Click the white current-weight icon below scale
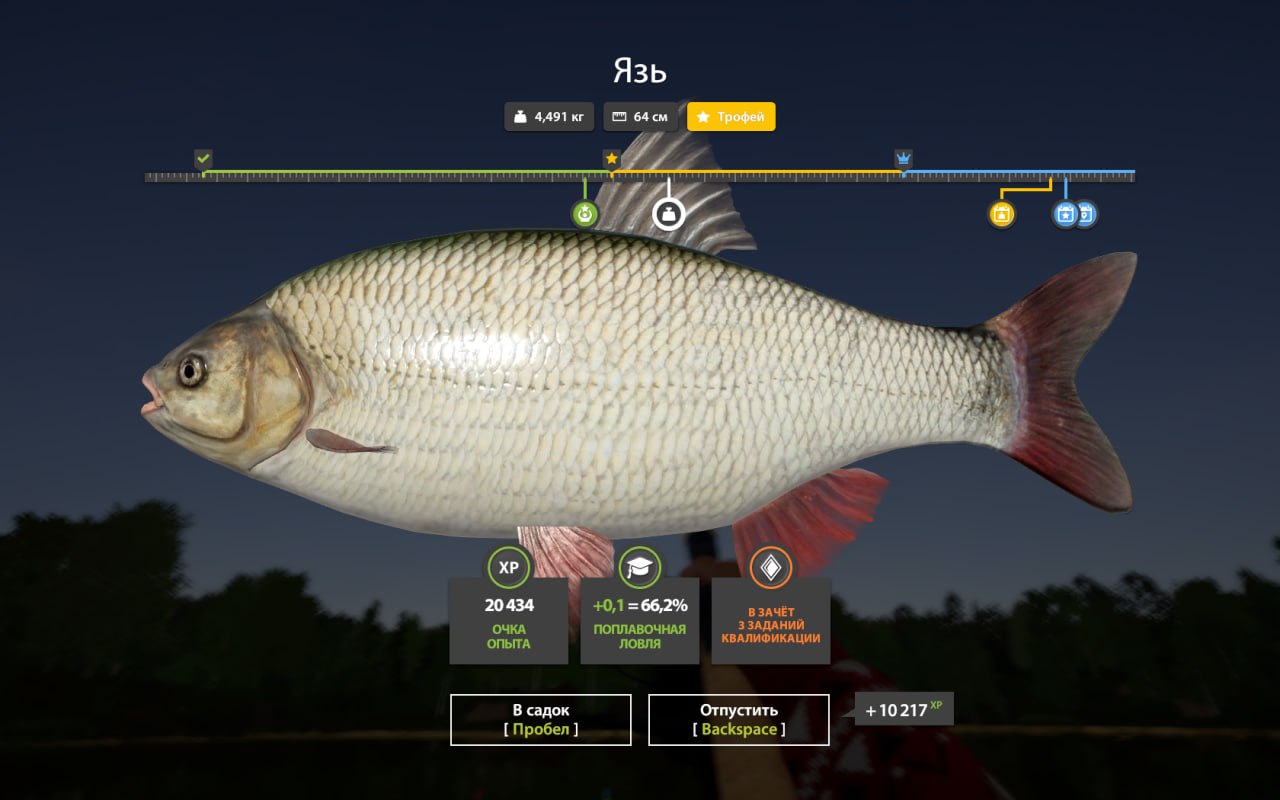 (x=669, y=213)
